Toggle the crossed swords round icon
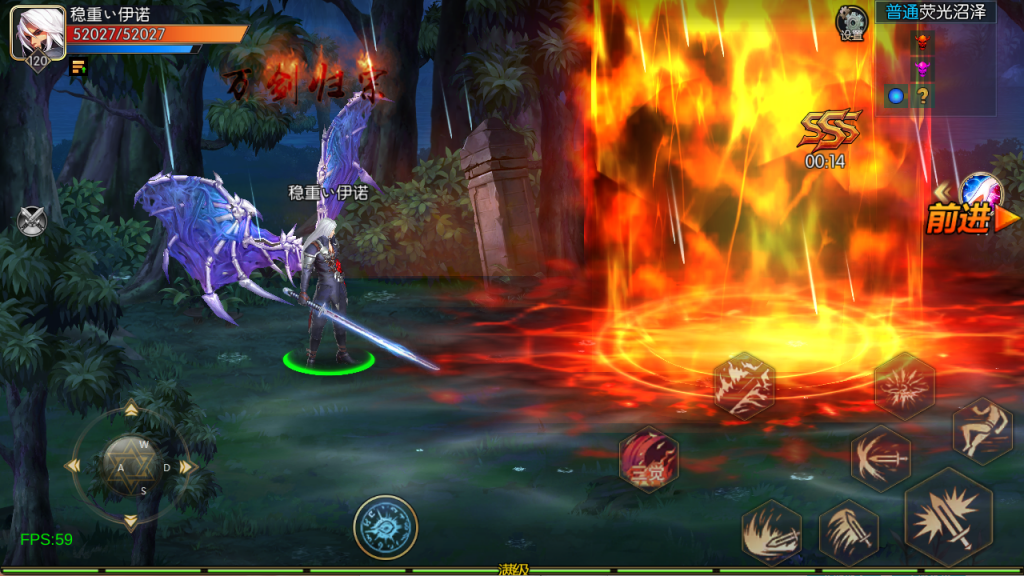Image resolution: width=1024 pixels, height=576 pixels. tap(32, 220)
